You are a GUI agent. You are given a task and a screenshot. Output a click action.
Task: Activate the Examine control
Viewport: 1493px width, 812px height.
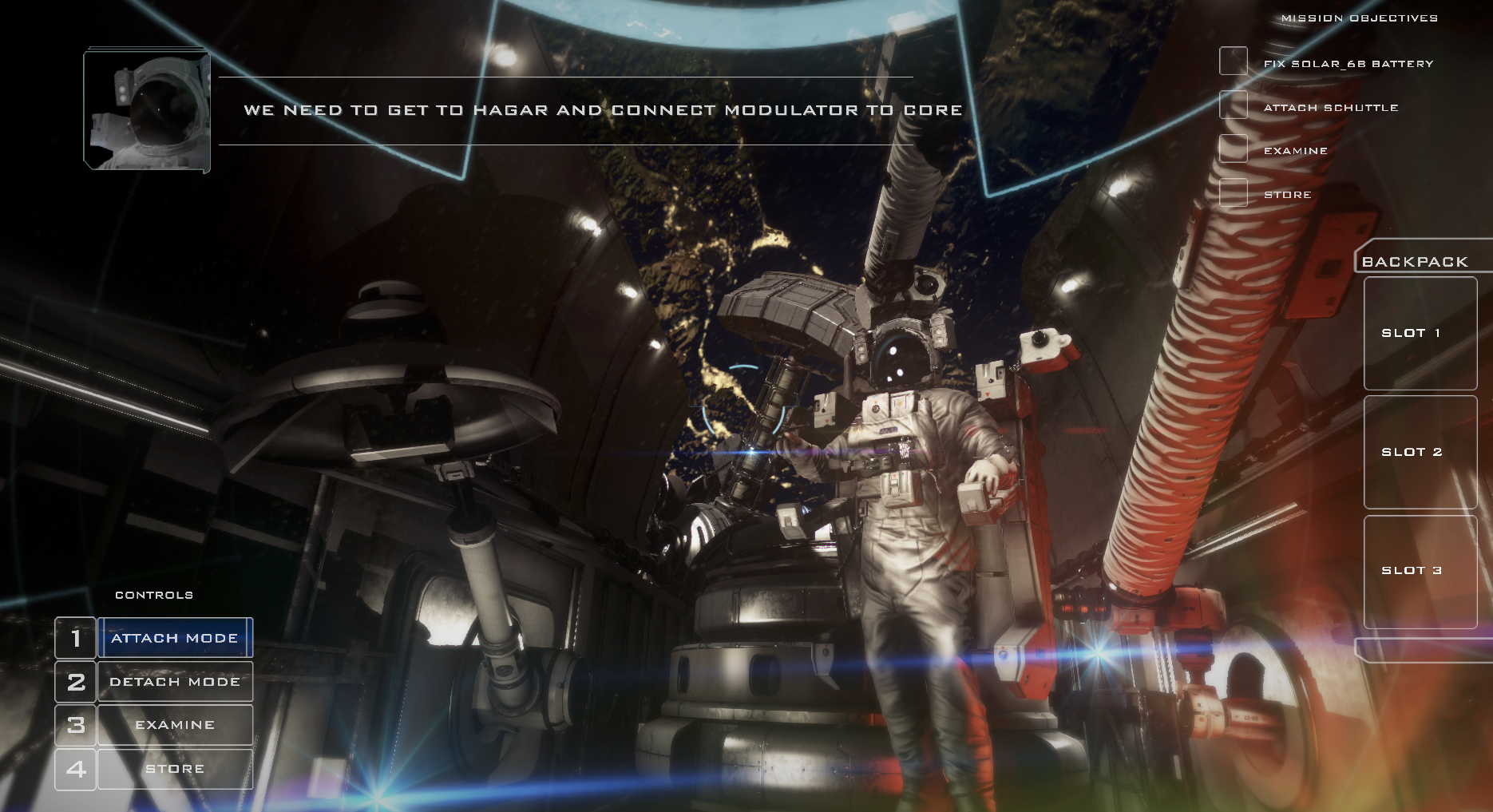tap(175, 724)
